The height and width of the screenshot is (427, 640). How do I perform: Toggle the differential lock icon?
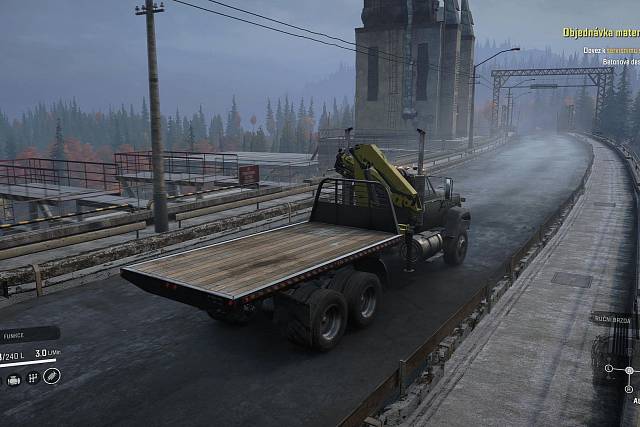click(32, 378)
